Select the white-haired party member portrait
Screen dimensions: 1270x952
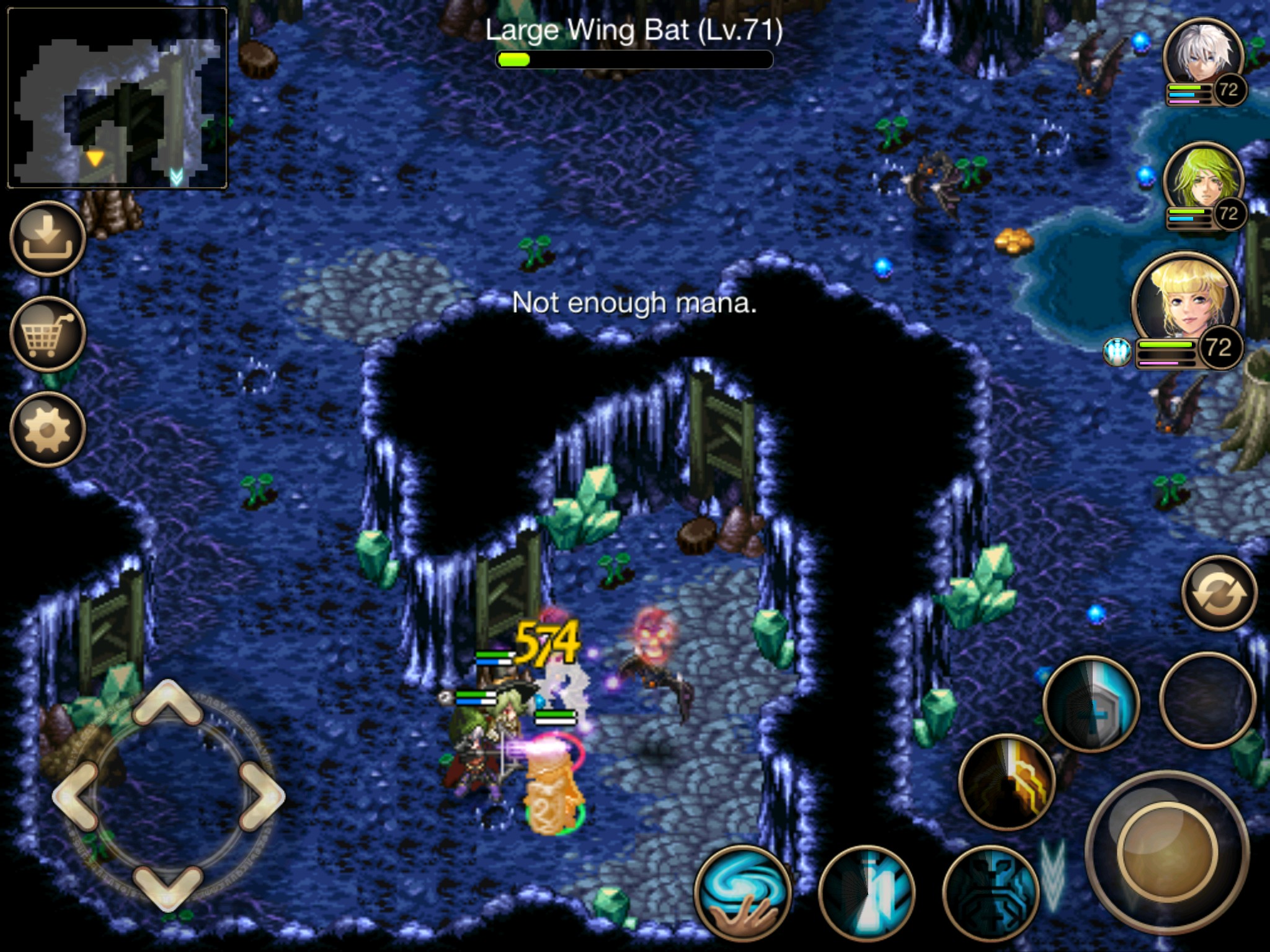tap(1202, 56)
